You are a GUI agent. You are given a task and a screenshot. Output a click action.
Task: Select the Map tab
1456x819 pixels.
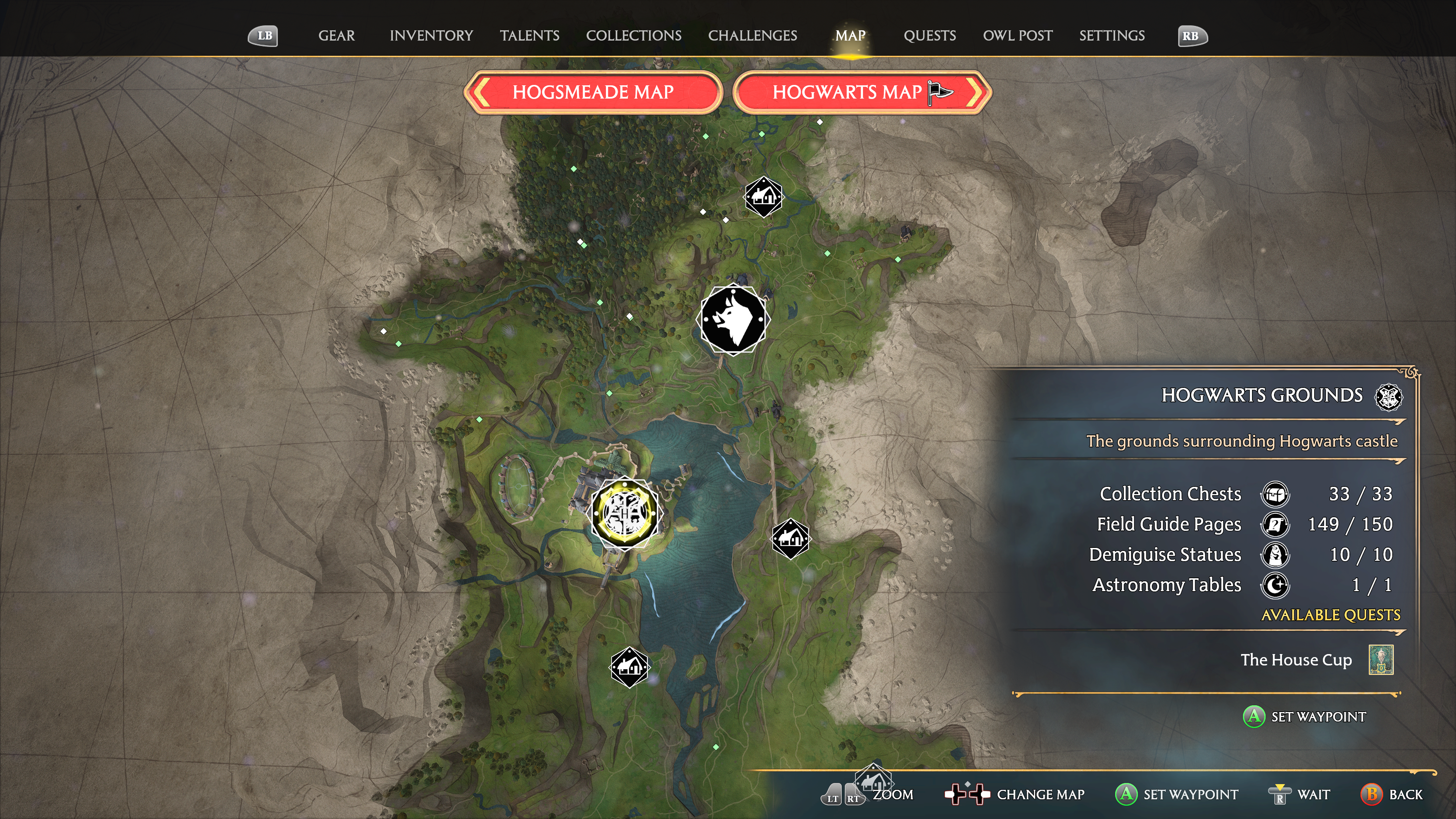click(x=850, y=36)
